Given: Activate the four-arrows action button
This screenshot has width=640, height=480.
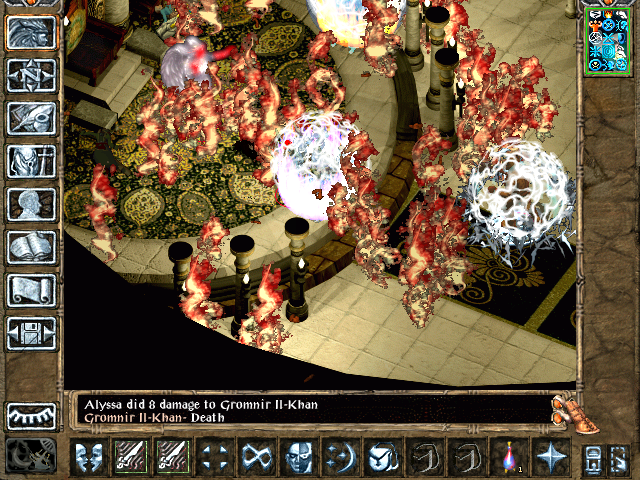Looking at the screenshot, I should 213,457.
